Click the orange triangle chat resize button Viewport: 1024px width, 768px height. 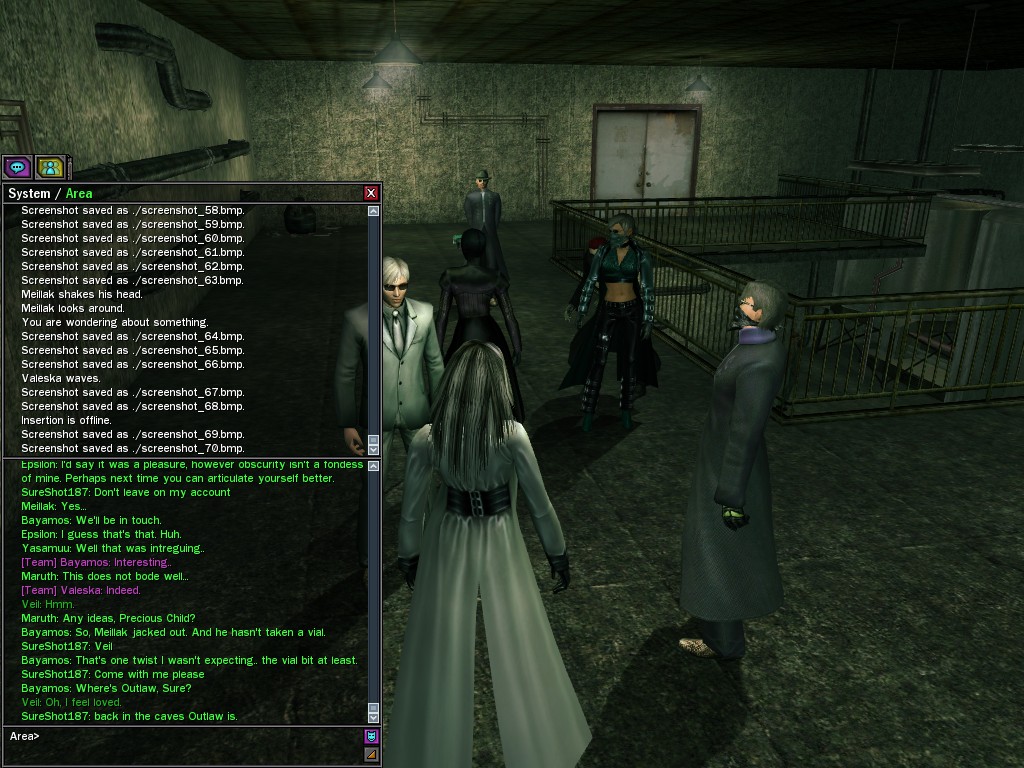point(371,754)
